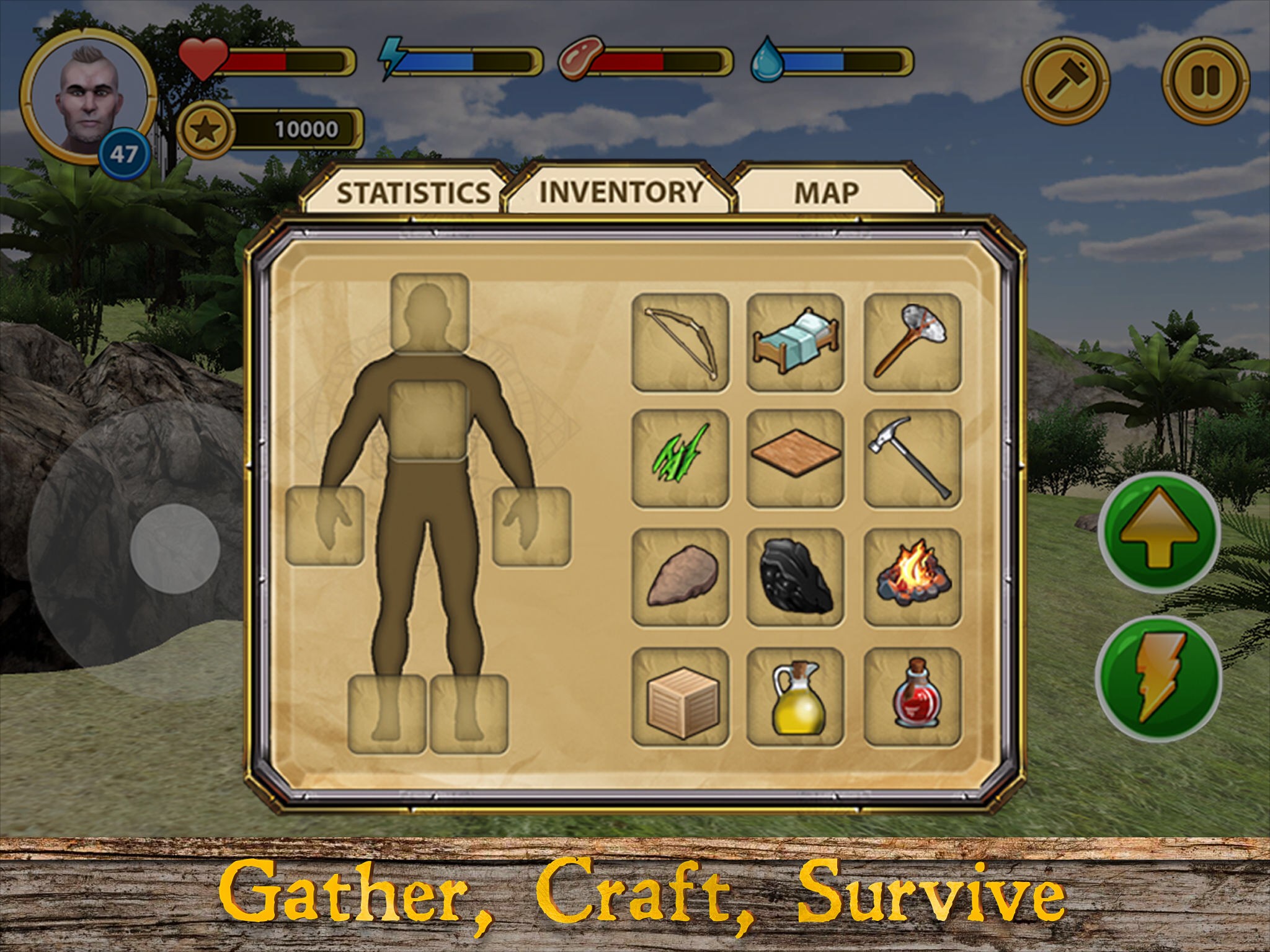This screenshot has height=952, width=1270.
Task: Choose the steel hammer item
Action: [x=912, y=459]
